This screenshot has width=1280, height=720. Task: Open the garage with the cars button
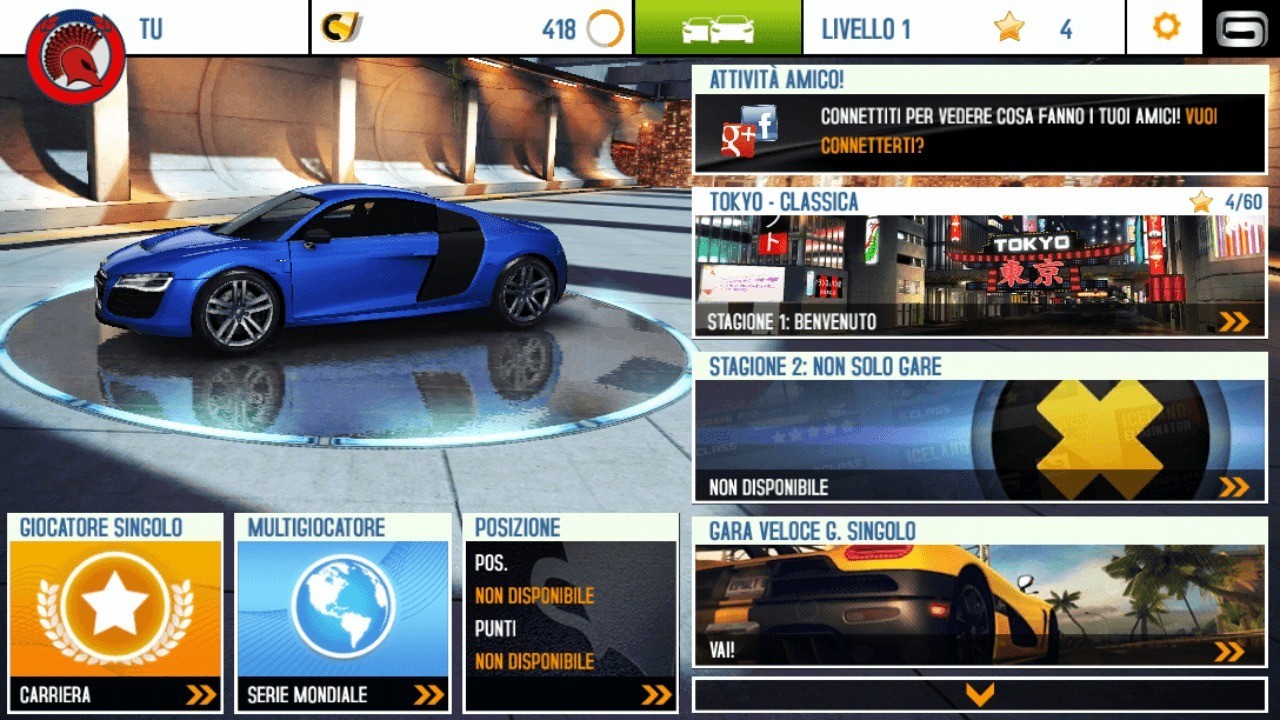[x=717, y=27]
